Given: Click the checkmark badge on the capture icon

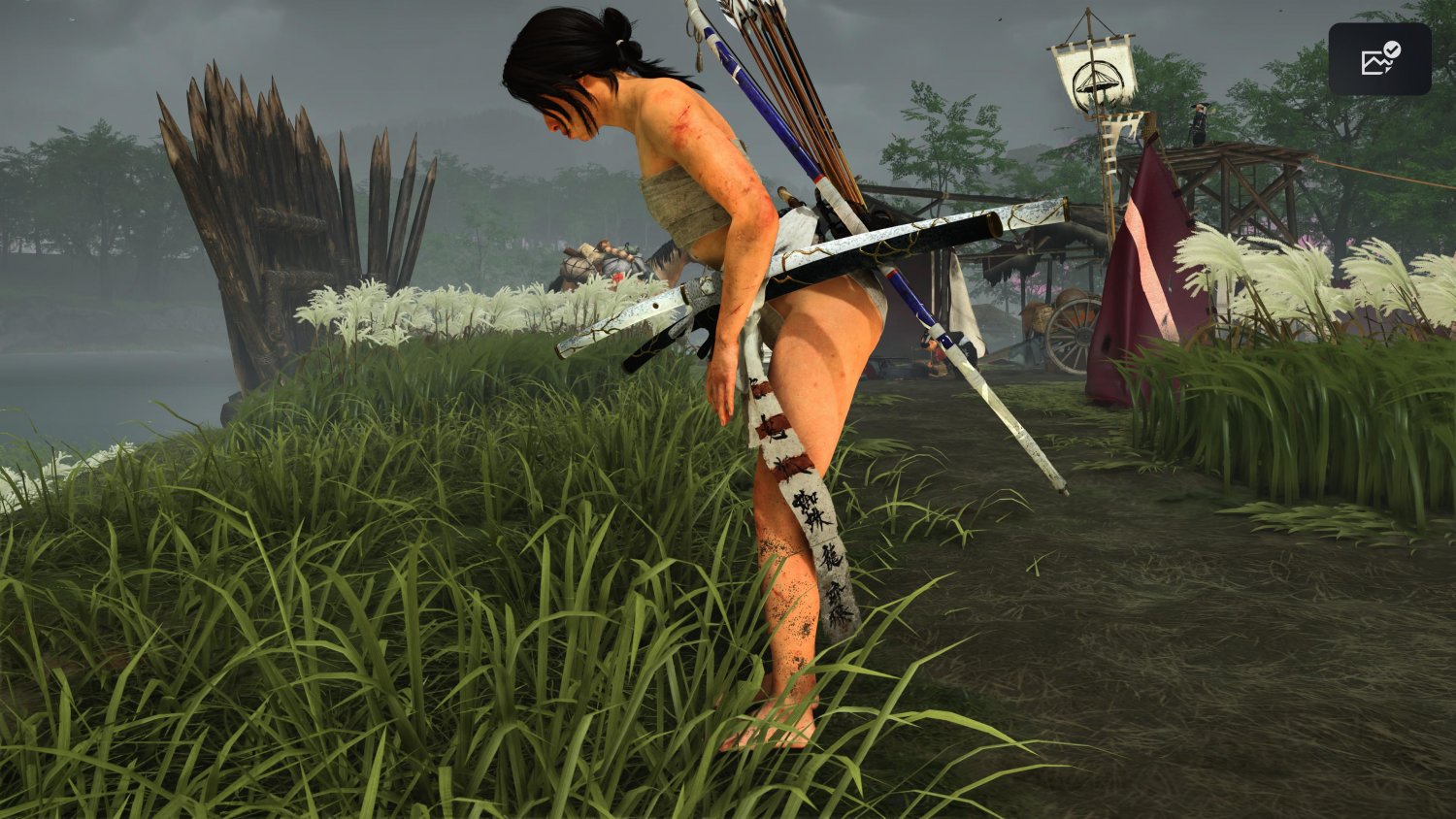Looking at the screenshot, I should 1392,49.
